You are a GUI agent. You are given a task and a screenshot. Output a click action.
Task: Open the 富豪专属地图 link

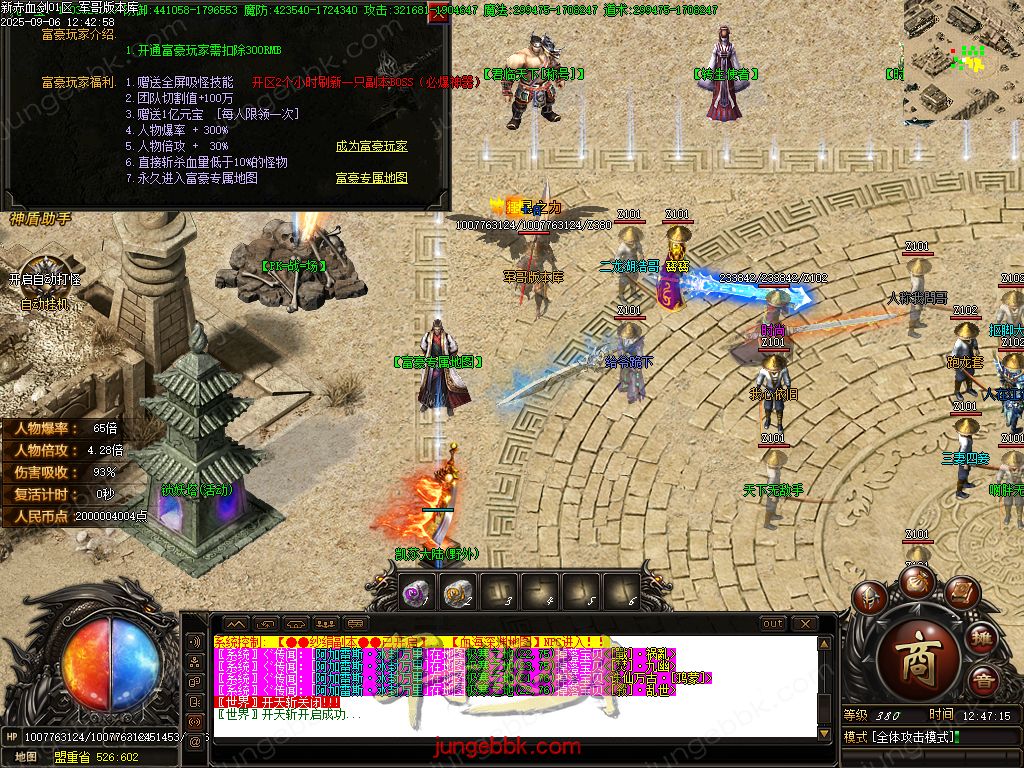coord(371,178)
